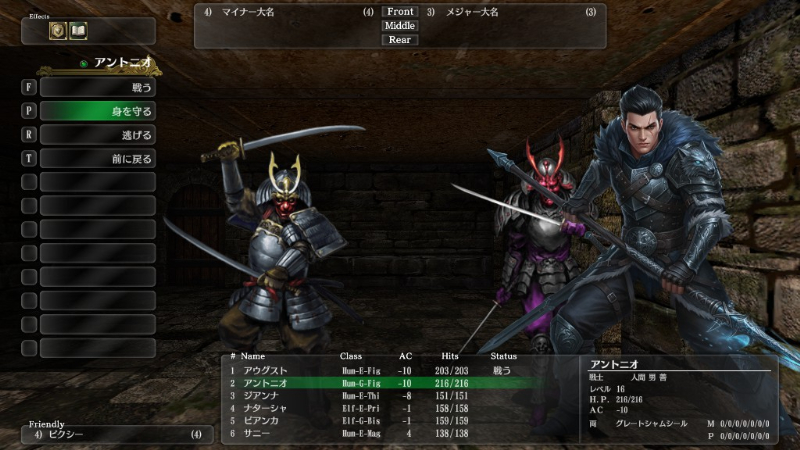Image resolution: width=800 pixels, height=450 pixels.
Task: Click サニー in the party list
Action: [x=257, y=433]
